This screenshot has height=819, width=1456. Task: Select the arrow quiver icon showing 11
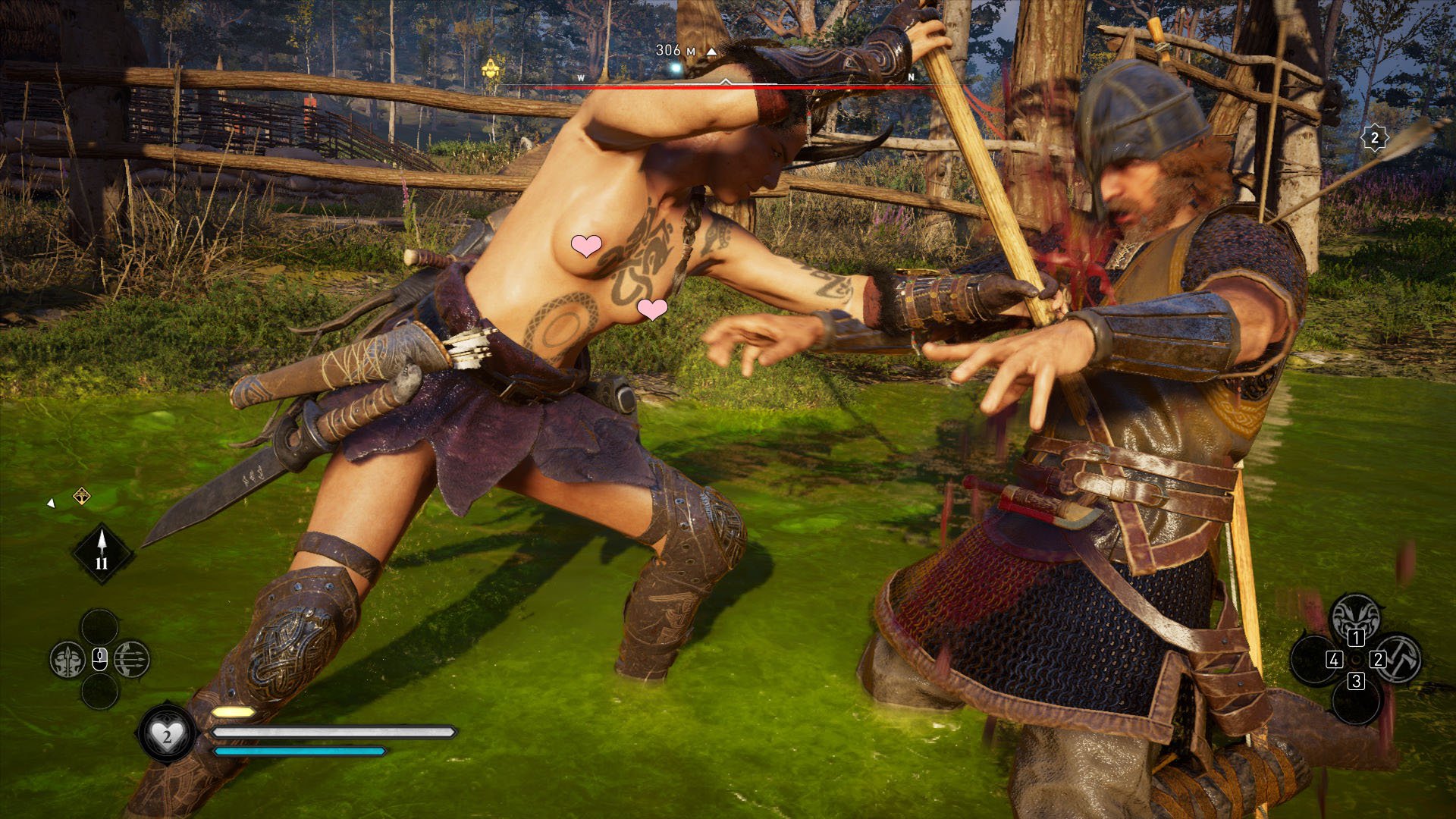pos(102,554)
